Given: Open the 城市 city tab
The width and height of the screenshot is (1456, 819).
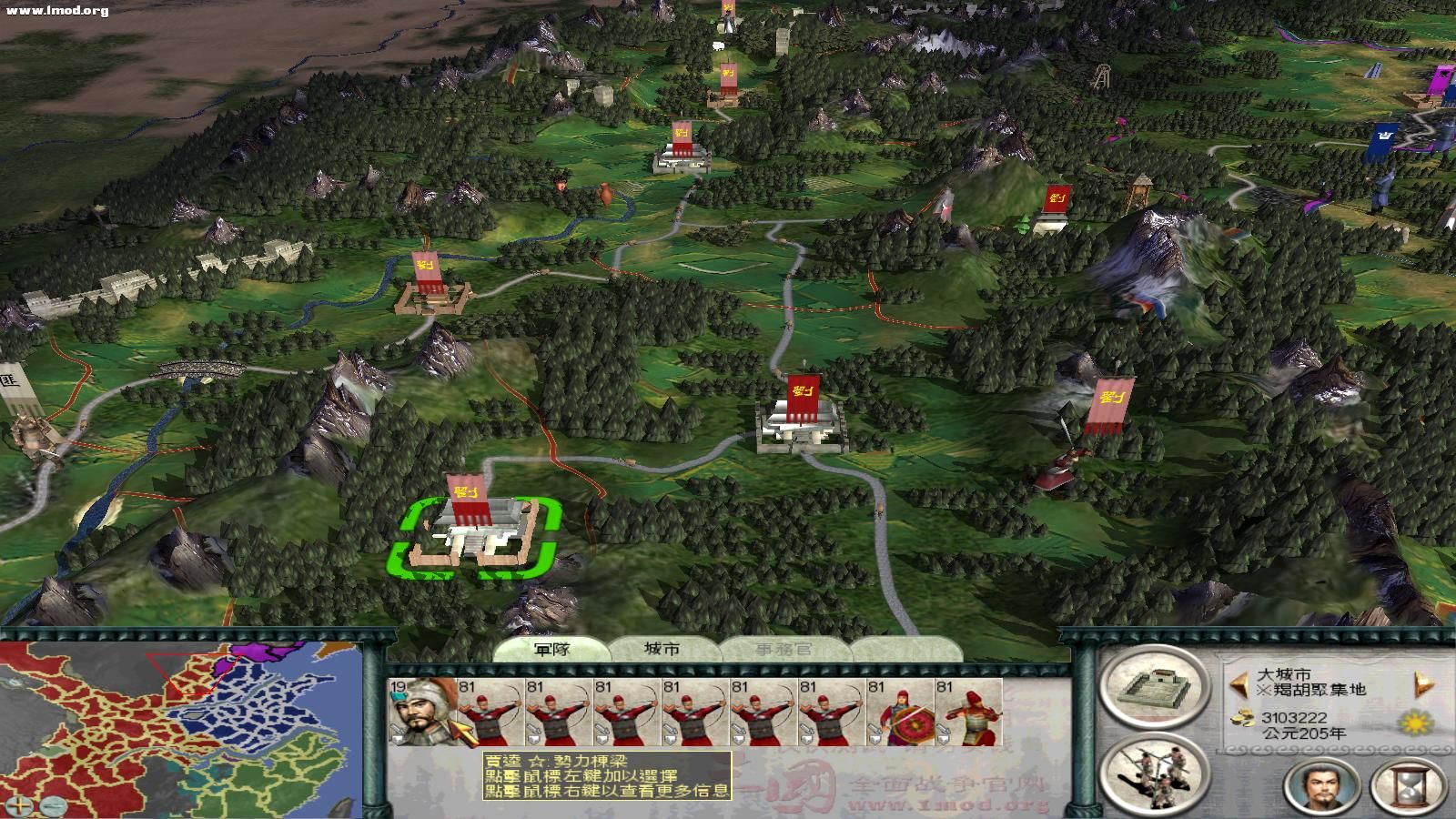Looking at the screenshot, I should tap(662, 649).
